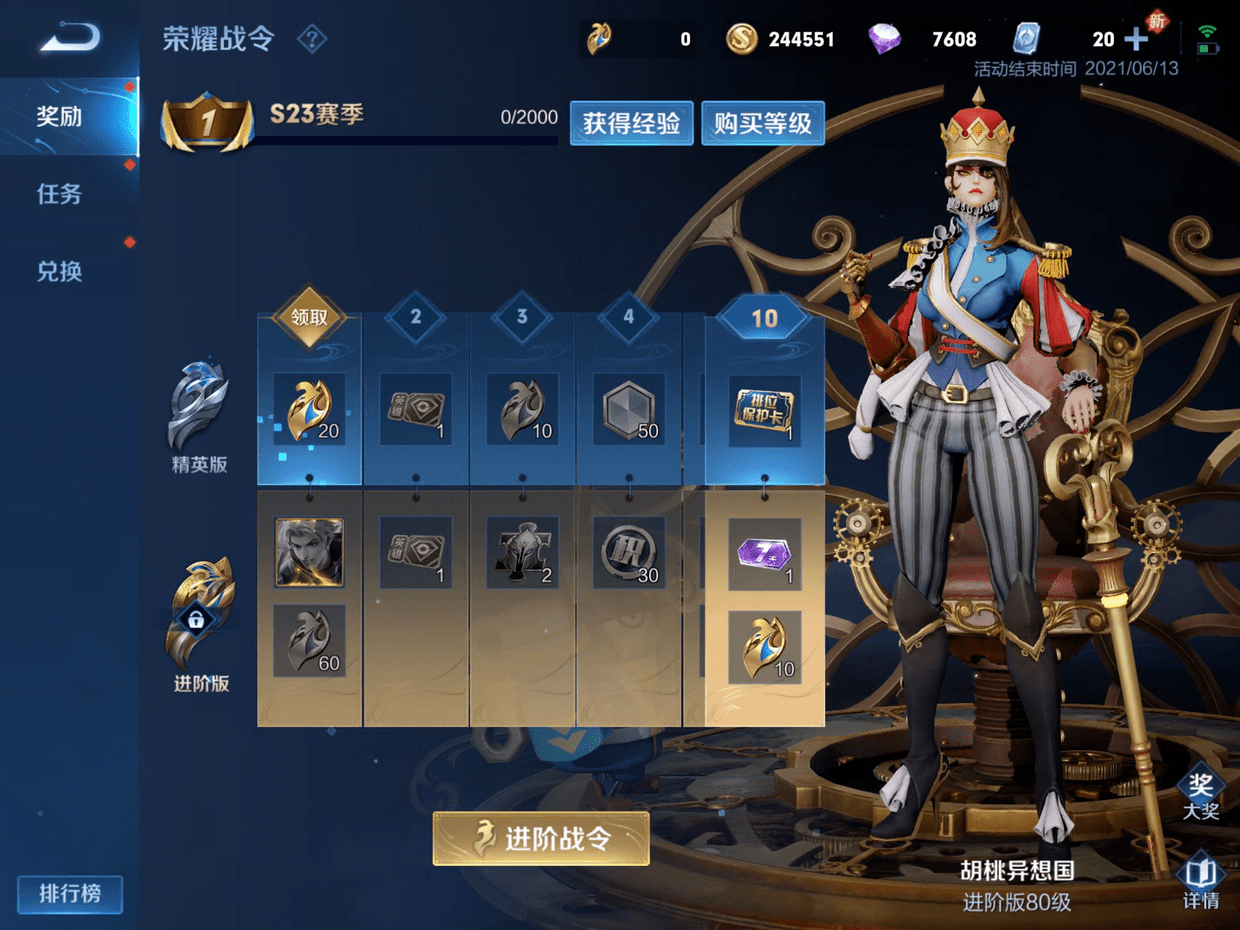Add more tickets with the plus button
Viewport: 1240px width, 930px height.
click(1136, 39)
